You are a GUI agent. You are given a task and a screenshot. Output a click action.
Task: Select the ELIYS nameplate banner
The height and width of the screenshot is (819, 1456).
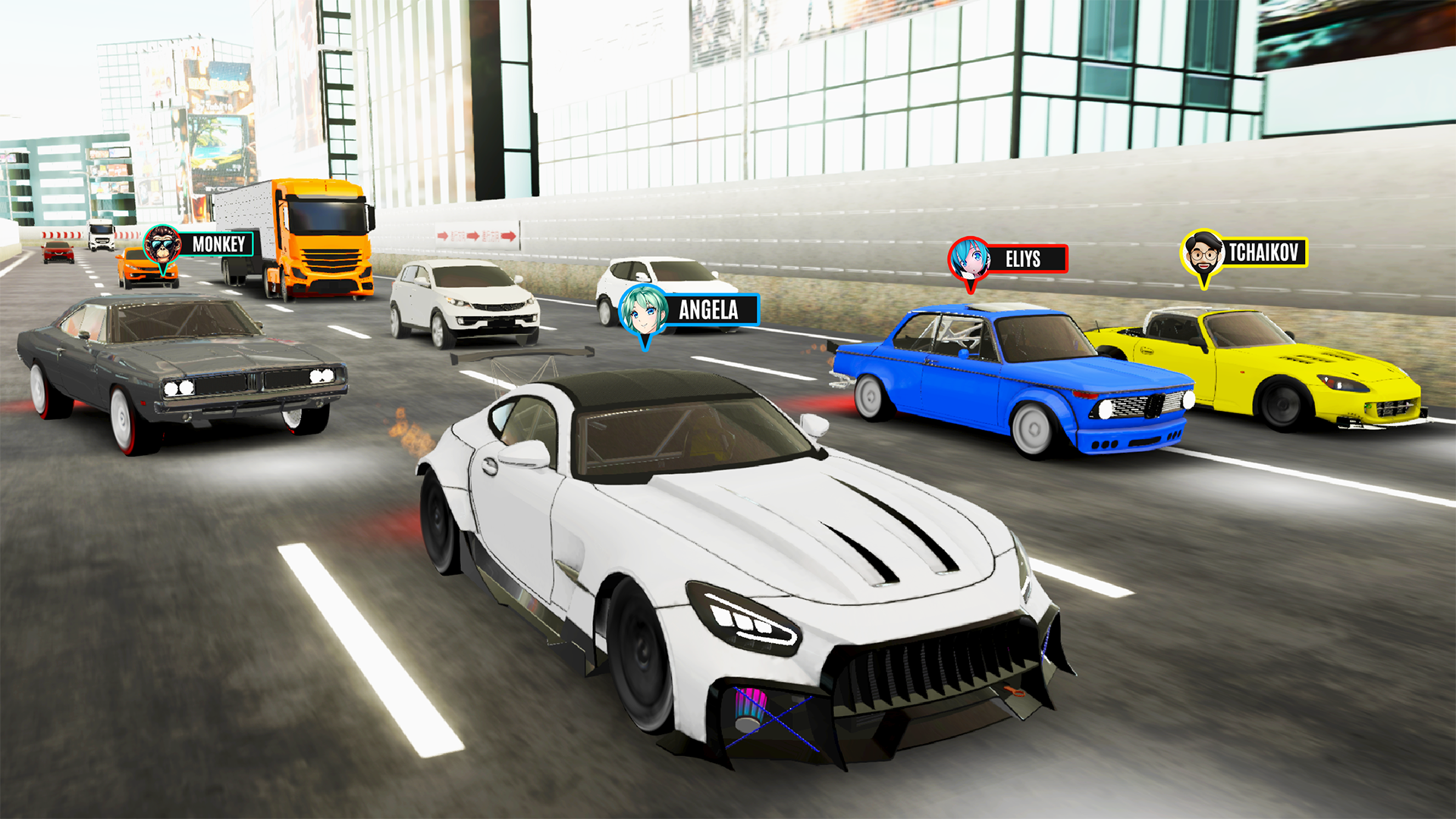[1025, 258]
